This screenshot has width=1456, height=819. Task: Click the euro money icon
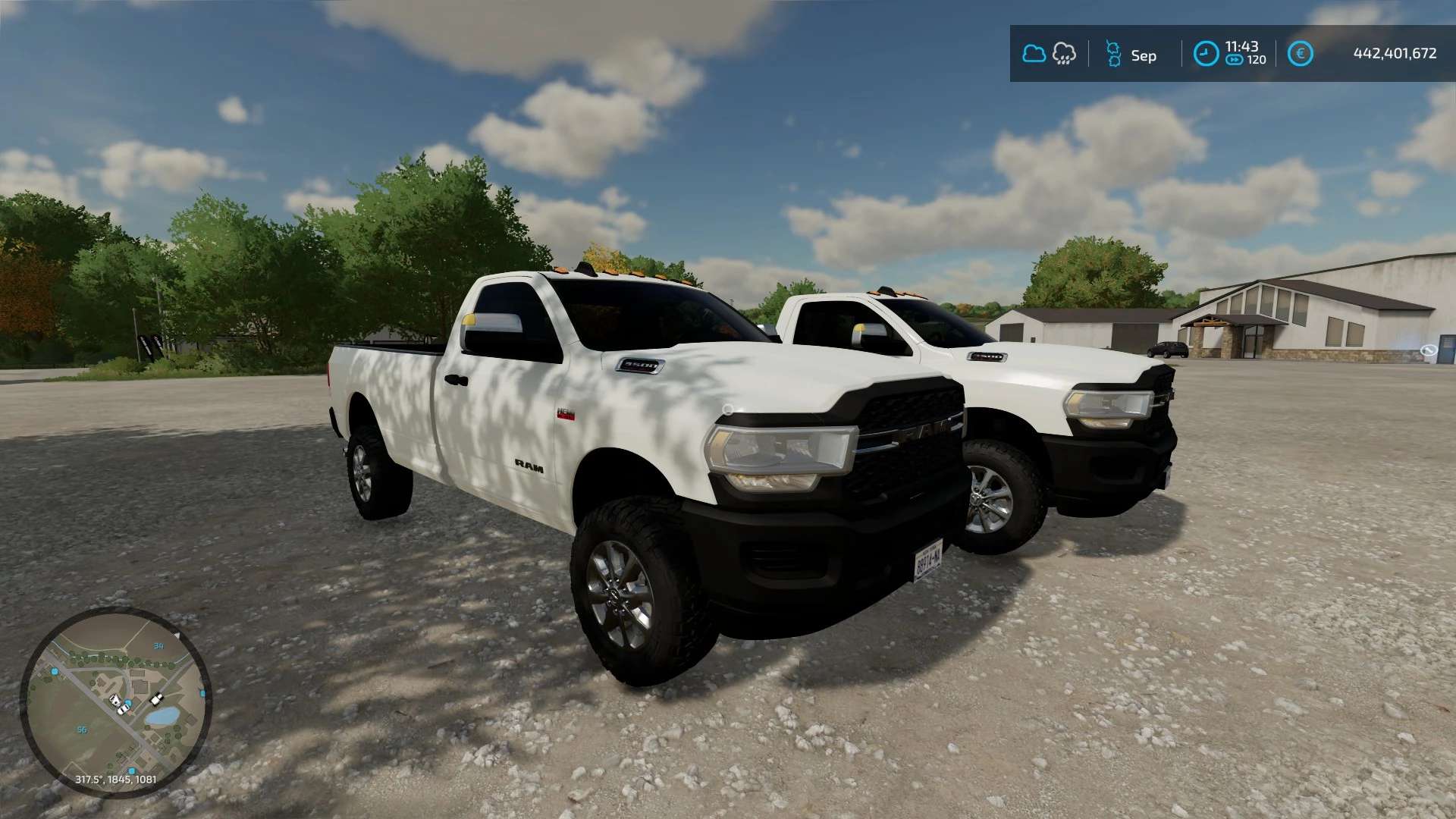point(1300,54)
